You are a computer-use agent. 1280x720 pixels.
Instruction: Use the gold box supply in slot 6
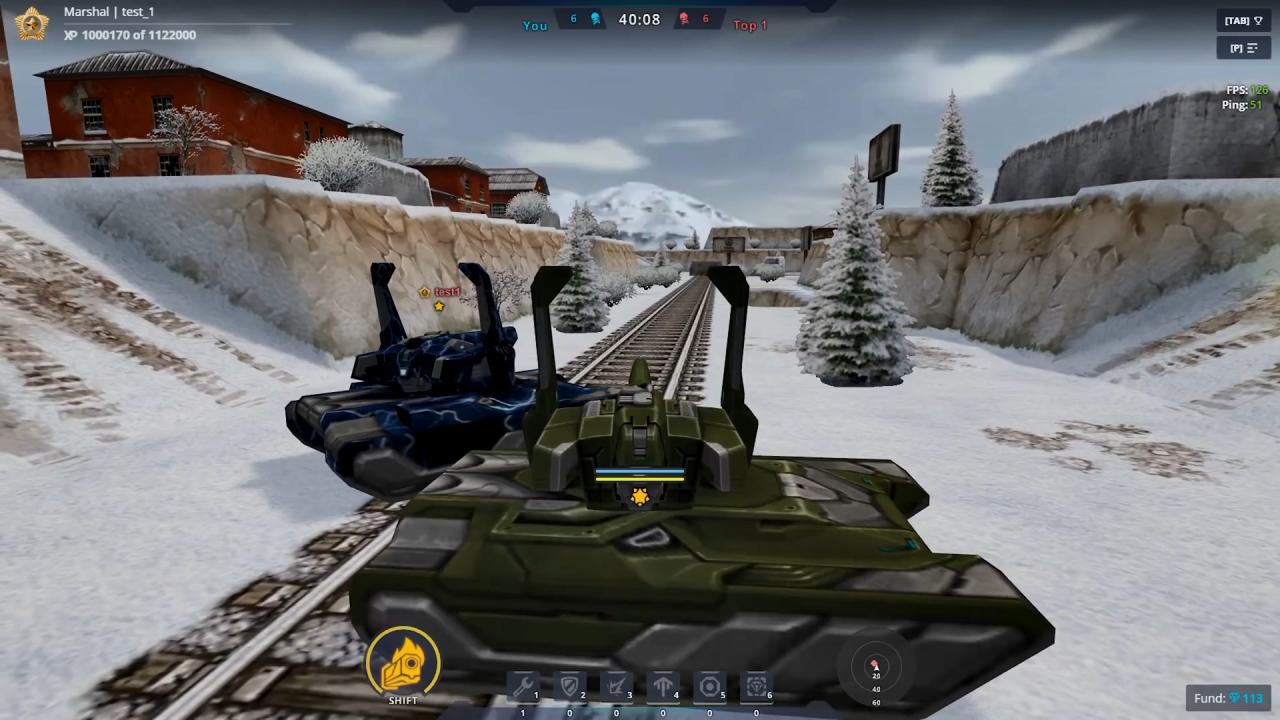coord(757,687)
